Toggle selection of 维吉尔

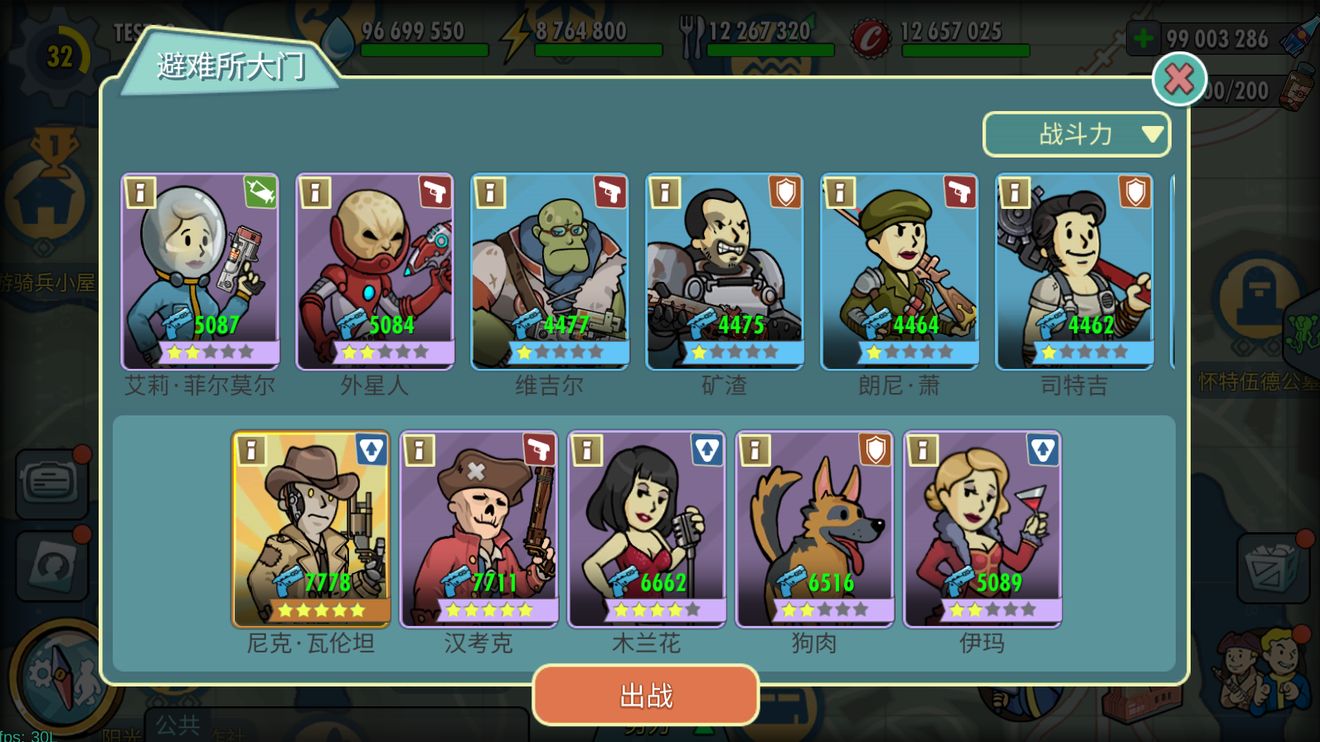(549, 270)
